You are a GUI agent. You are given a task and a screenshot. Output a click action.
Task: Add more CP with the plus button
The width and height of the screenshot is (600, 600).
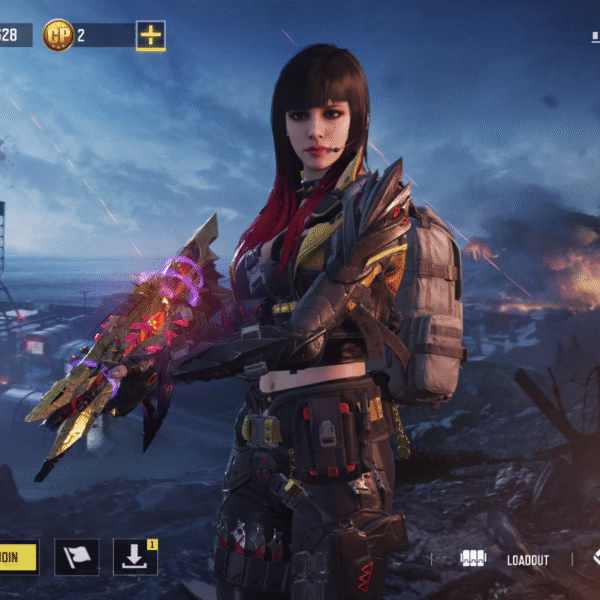click(150, 35)
